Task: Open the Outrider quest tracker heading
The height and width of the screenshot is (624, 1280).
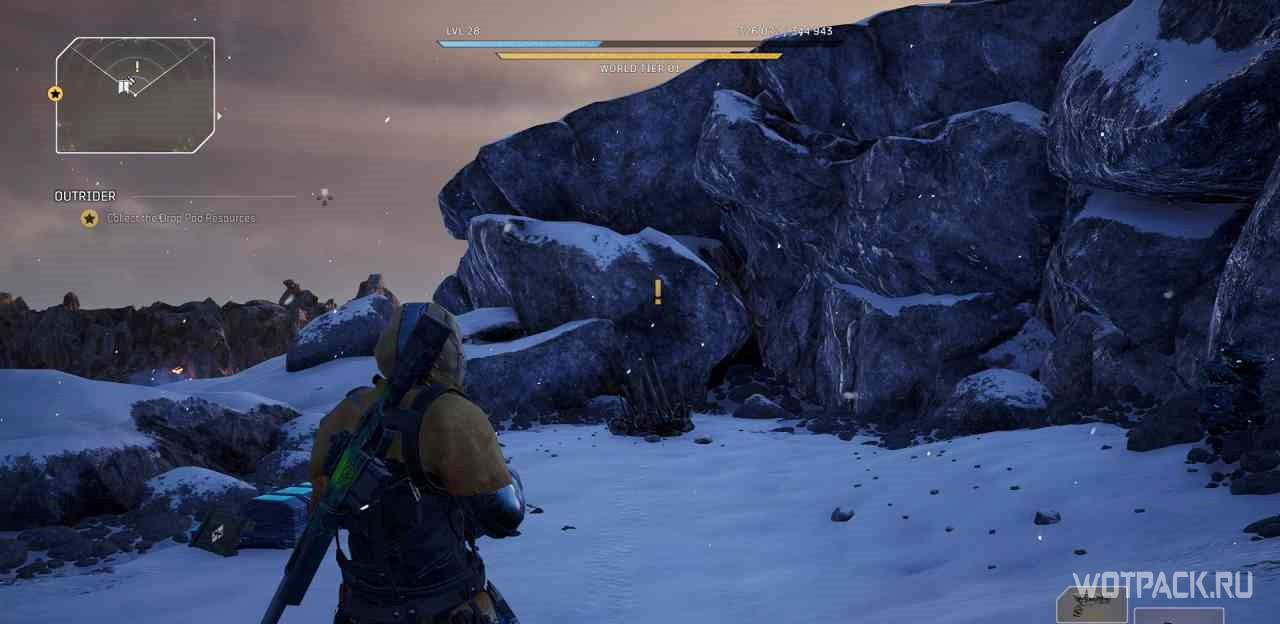Action: (85, 196)
